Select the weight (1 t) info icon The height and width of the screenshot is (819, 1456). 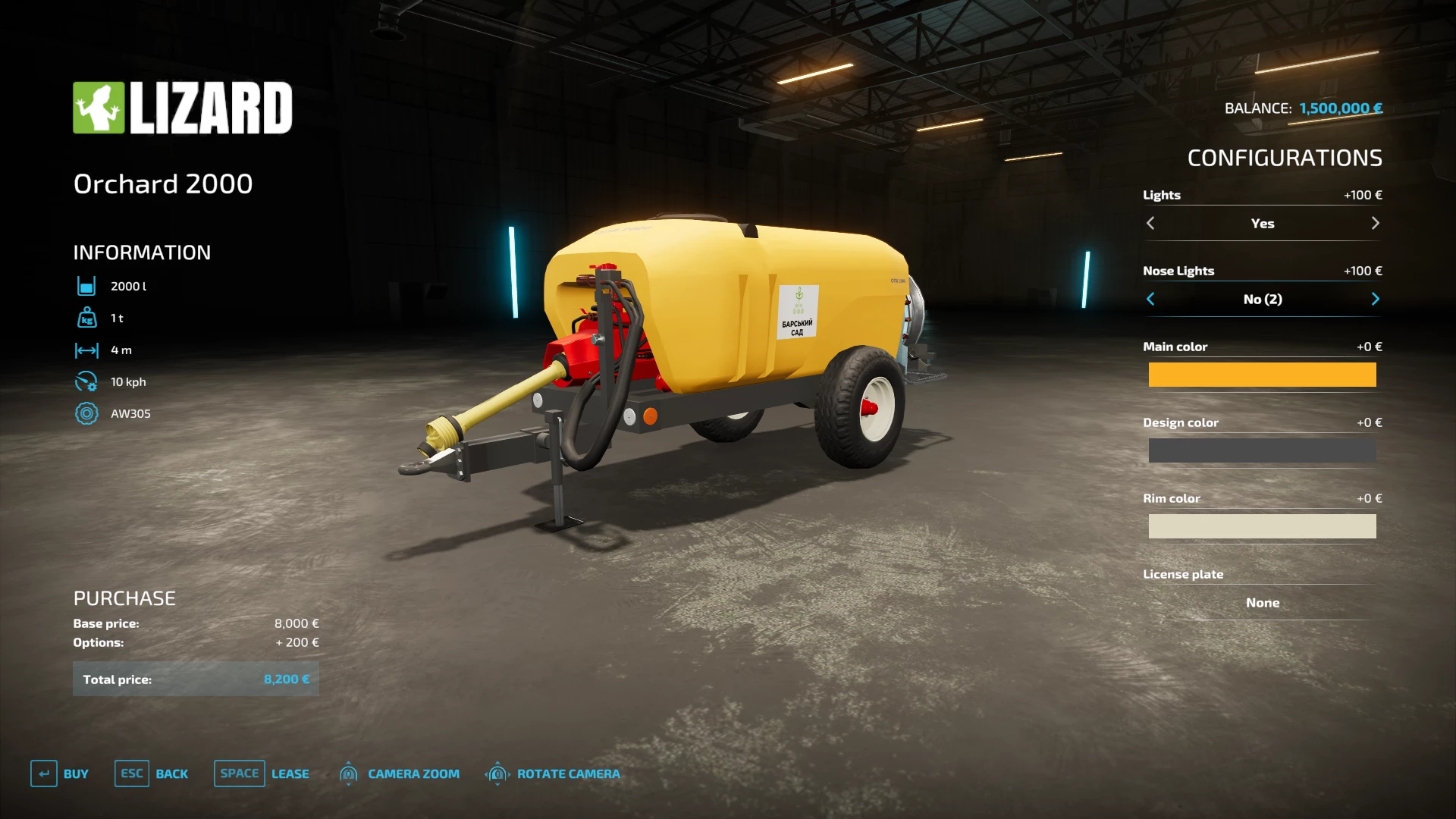click(x=88, y=318)
